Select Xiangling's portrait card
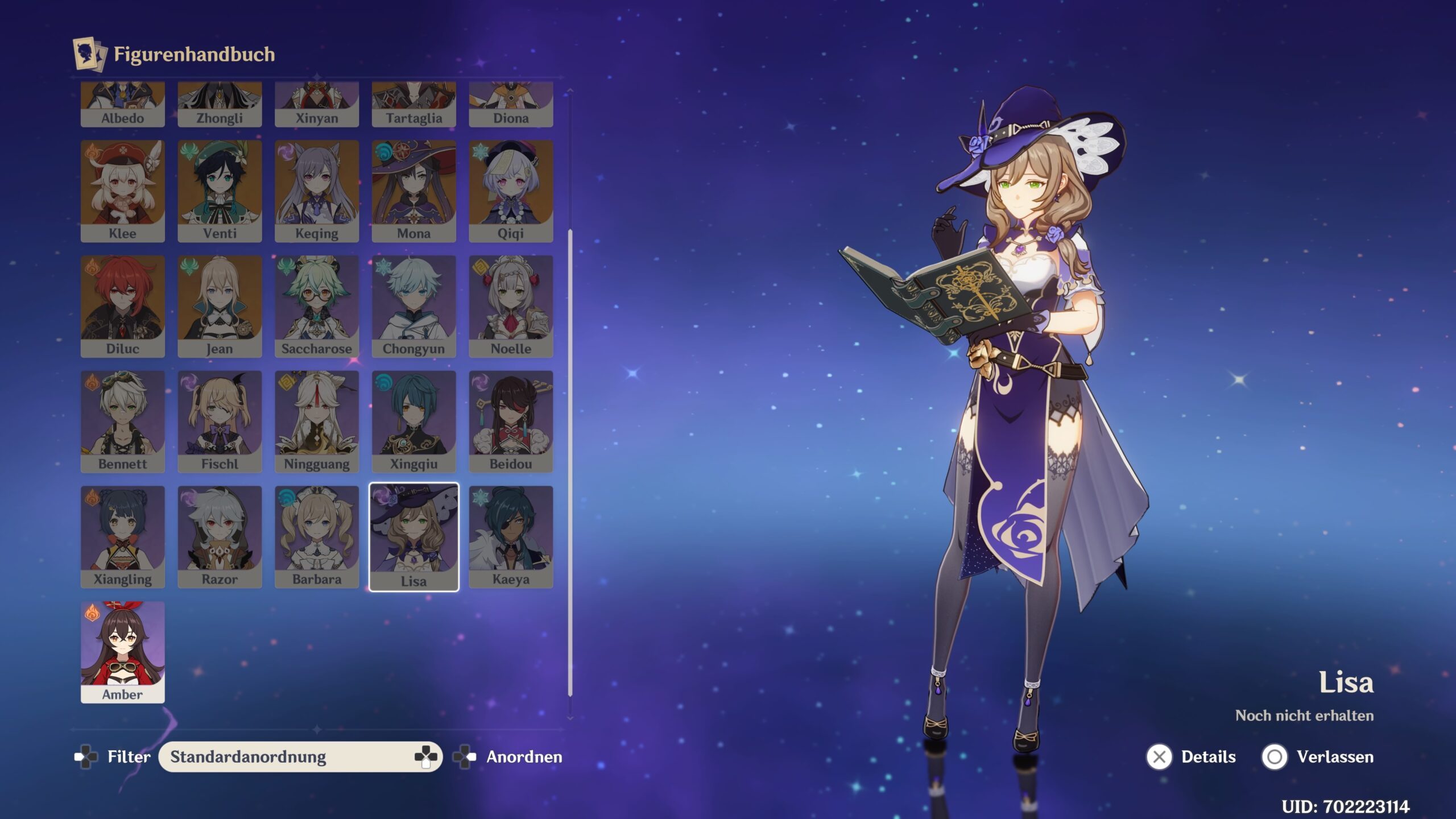This screenshot has height=819, width=1456. point(122,536)
